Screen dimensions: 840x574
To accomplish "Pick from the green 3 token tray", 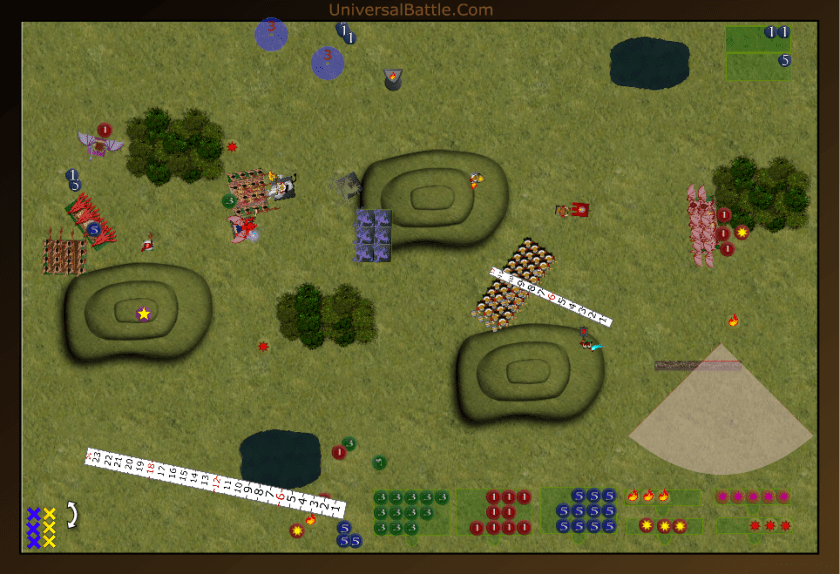I will [411, 512].
